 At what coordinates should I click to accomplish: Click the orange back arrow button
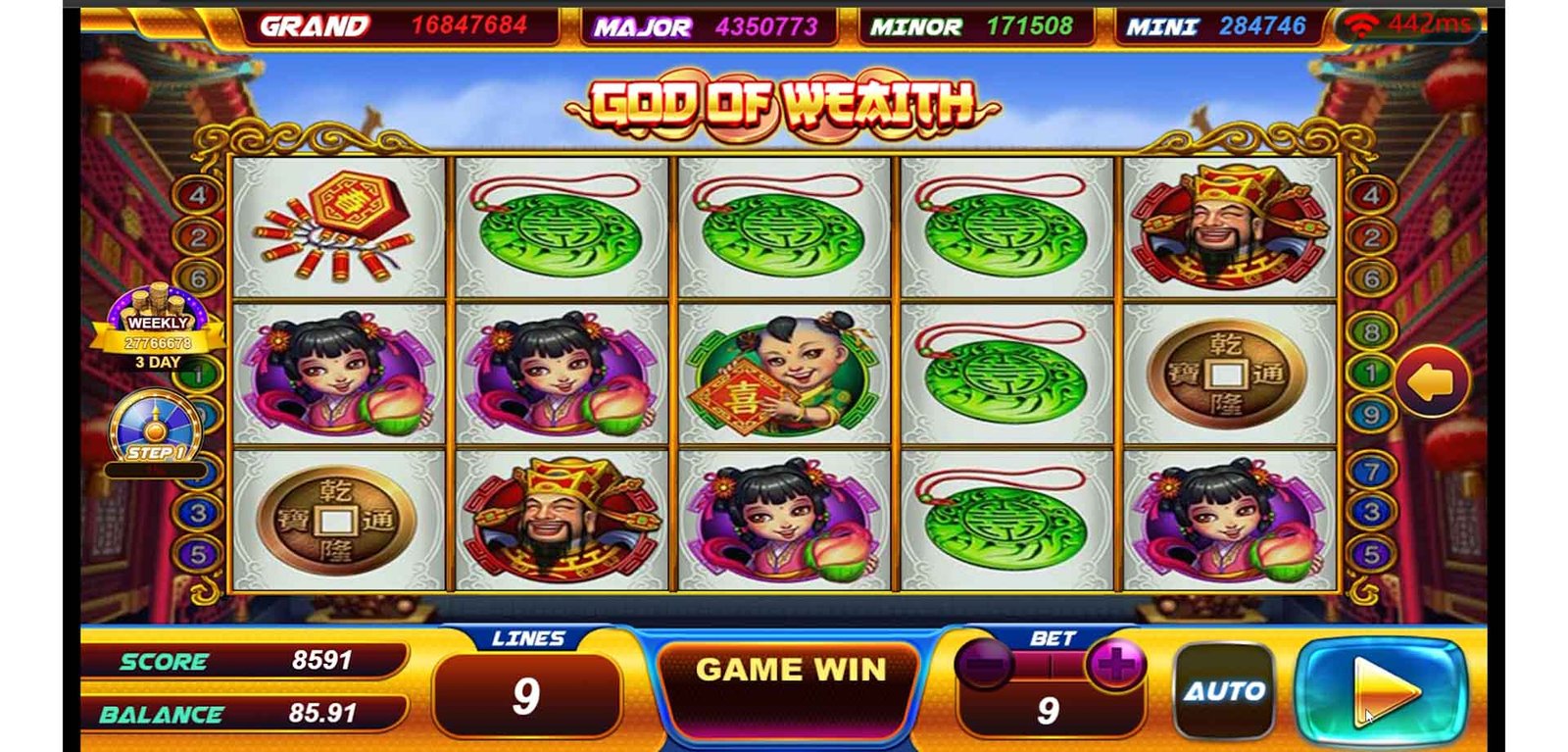click(1432, 381)
